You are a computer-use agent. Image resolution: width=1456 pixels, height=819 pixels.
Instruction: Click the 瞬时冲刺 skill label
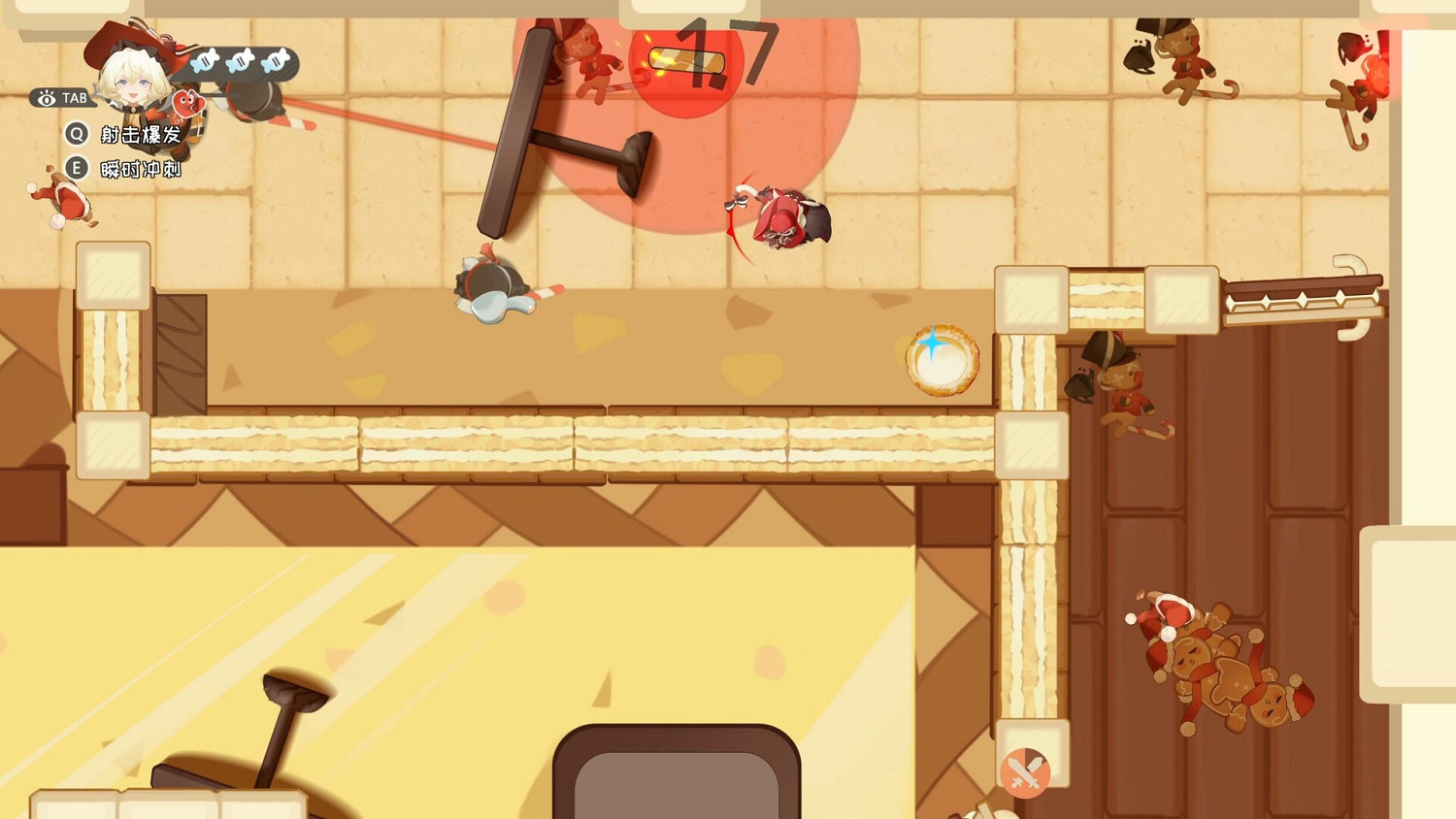[x=141, y=169]
